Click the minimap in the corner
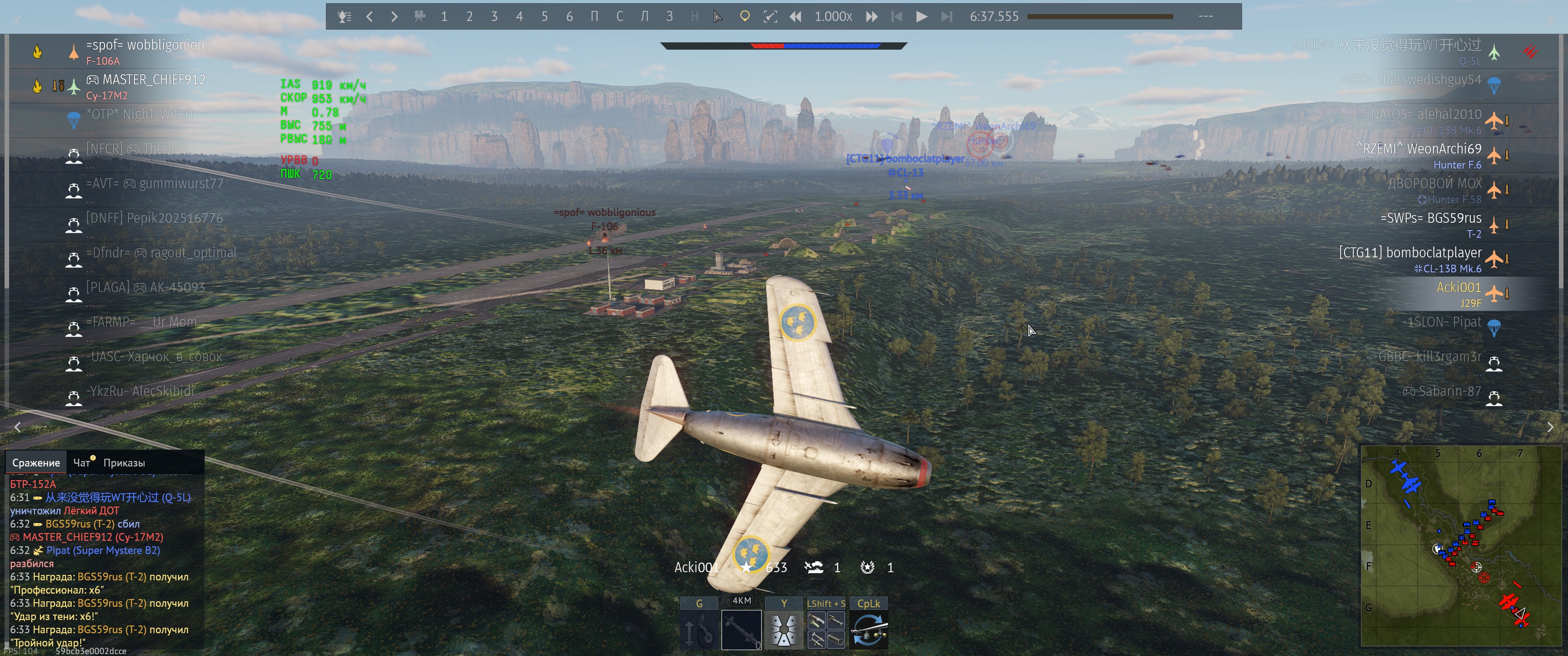 1460,546
